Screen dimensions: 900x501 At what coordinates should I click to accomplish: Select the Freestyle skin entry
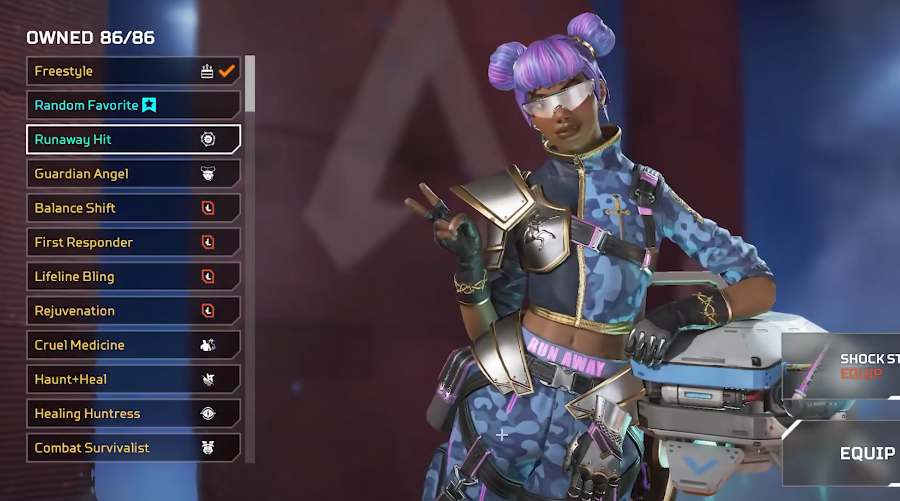(133, 71)
